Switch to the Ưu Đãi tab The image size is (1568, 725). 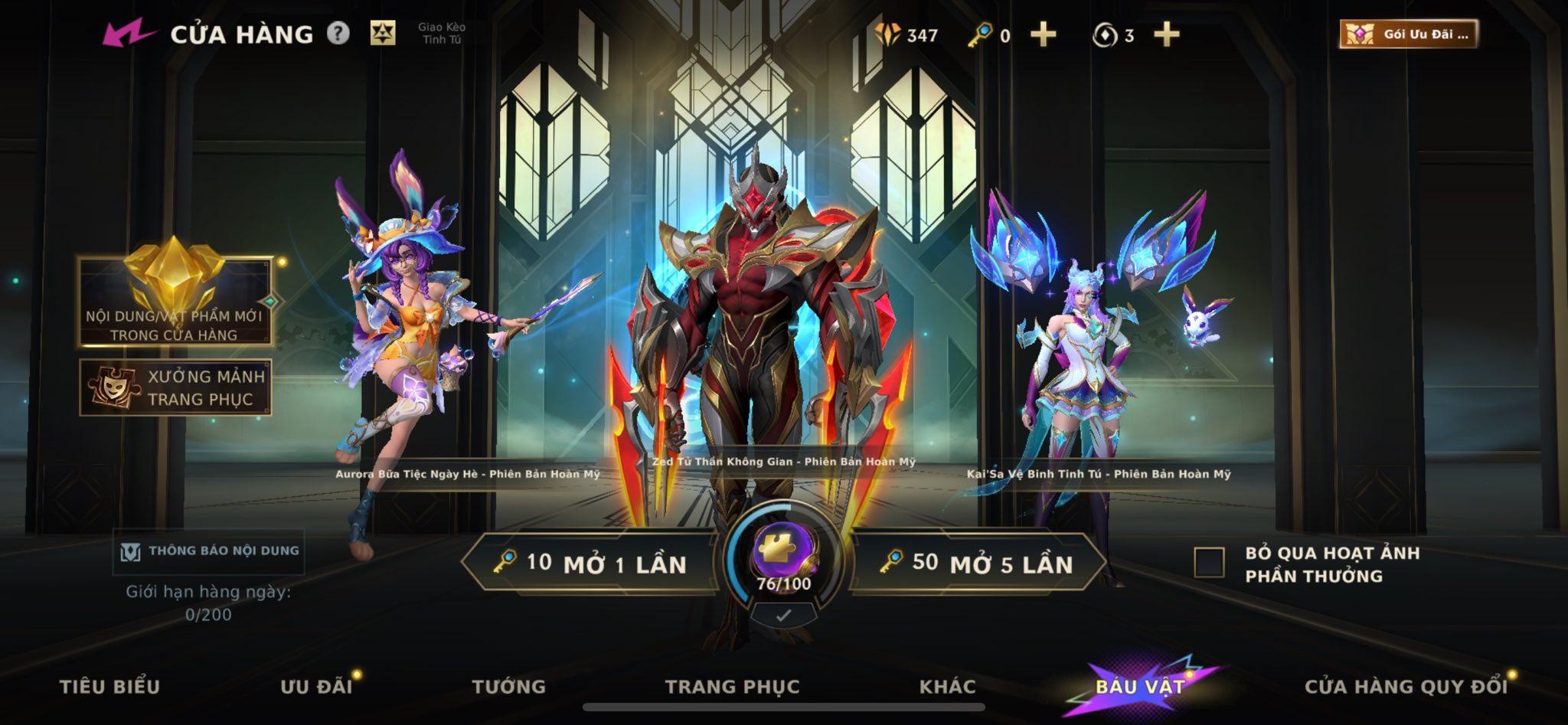point(315,686)
